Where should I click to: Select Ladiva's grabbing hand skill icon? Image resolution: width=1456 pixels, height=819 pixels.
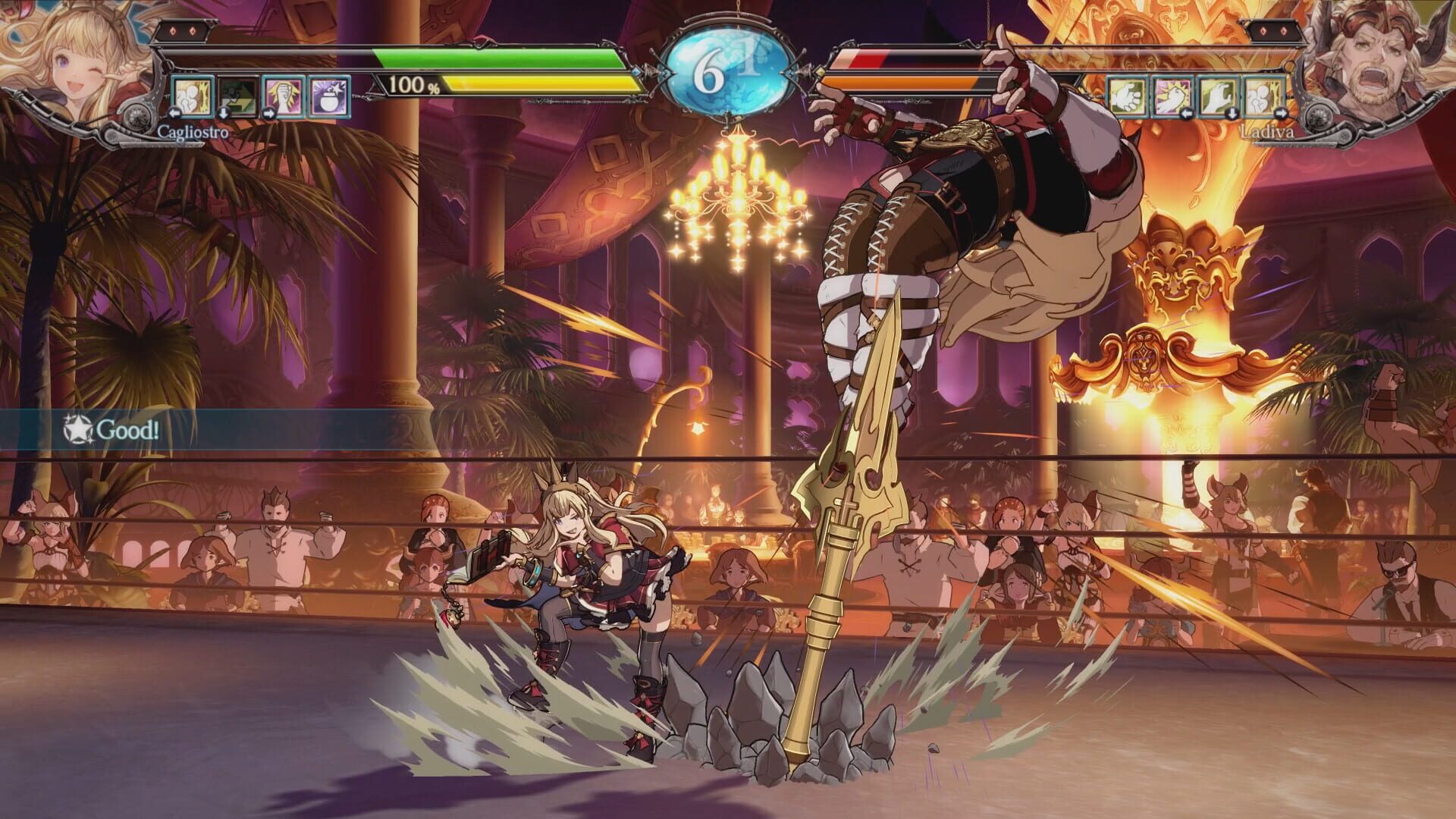[x=1218, y=96]
